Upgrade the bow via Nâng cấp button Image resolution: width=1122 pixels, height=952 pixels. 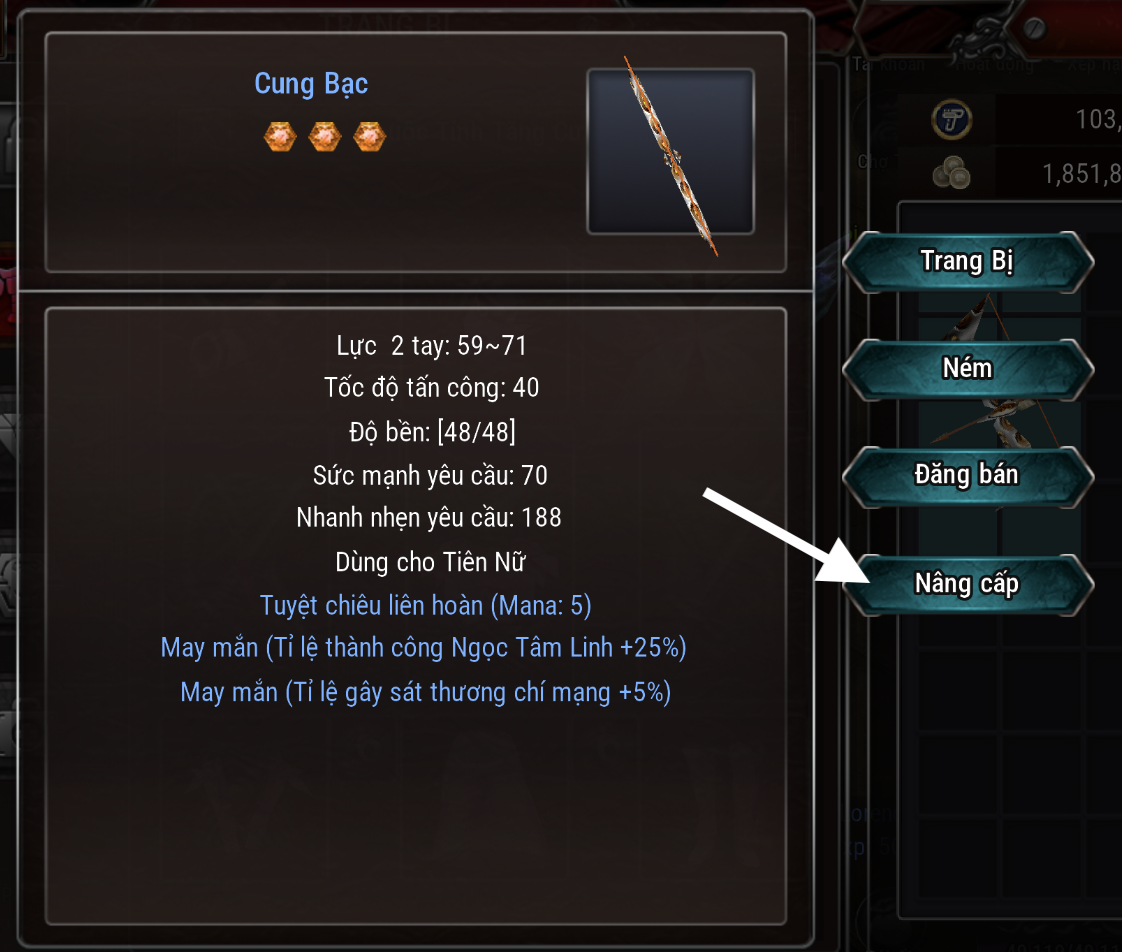click(967, 583)
